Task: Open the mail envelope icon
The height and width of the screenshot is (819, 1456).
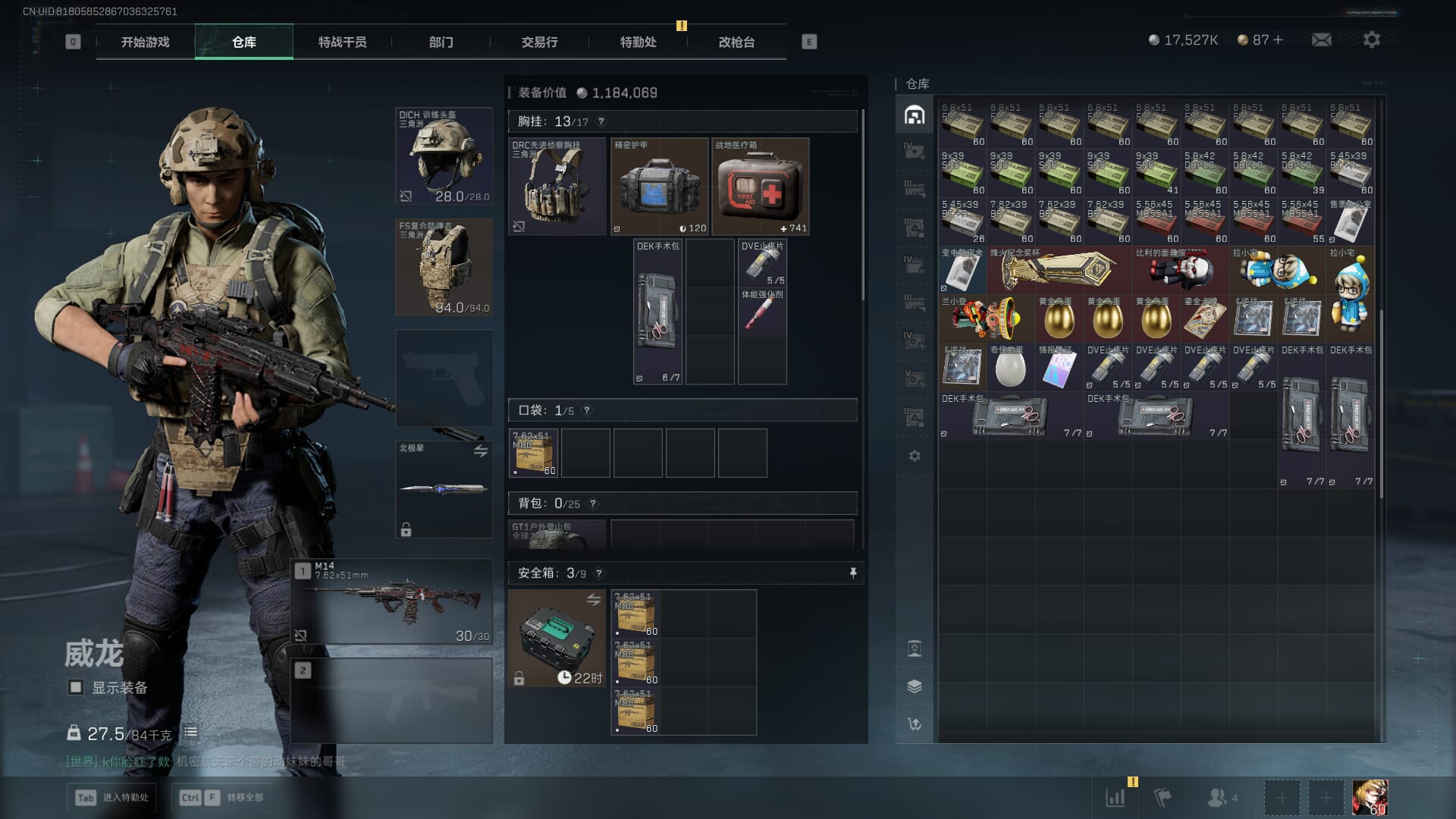Action: pos(1321,40)
